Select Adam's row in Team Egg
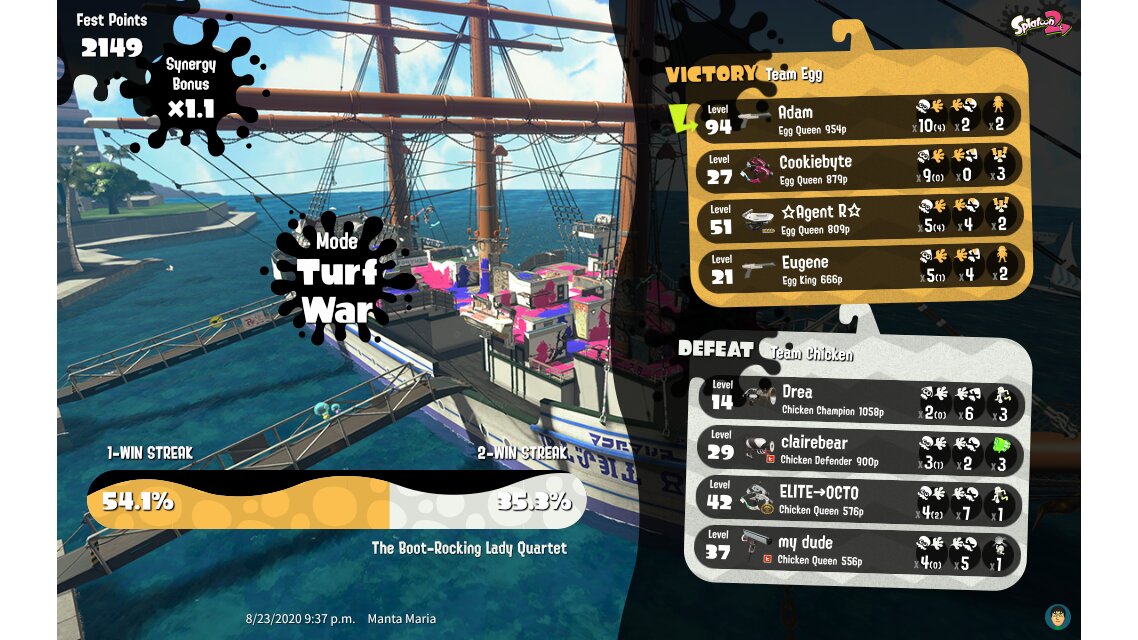This screenshot has width=1138, height=640. pos(860,117)
